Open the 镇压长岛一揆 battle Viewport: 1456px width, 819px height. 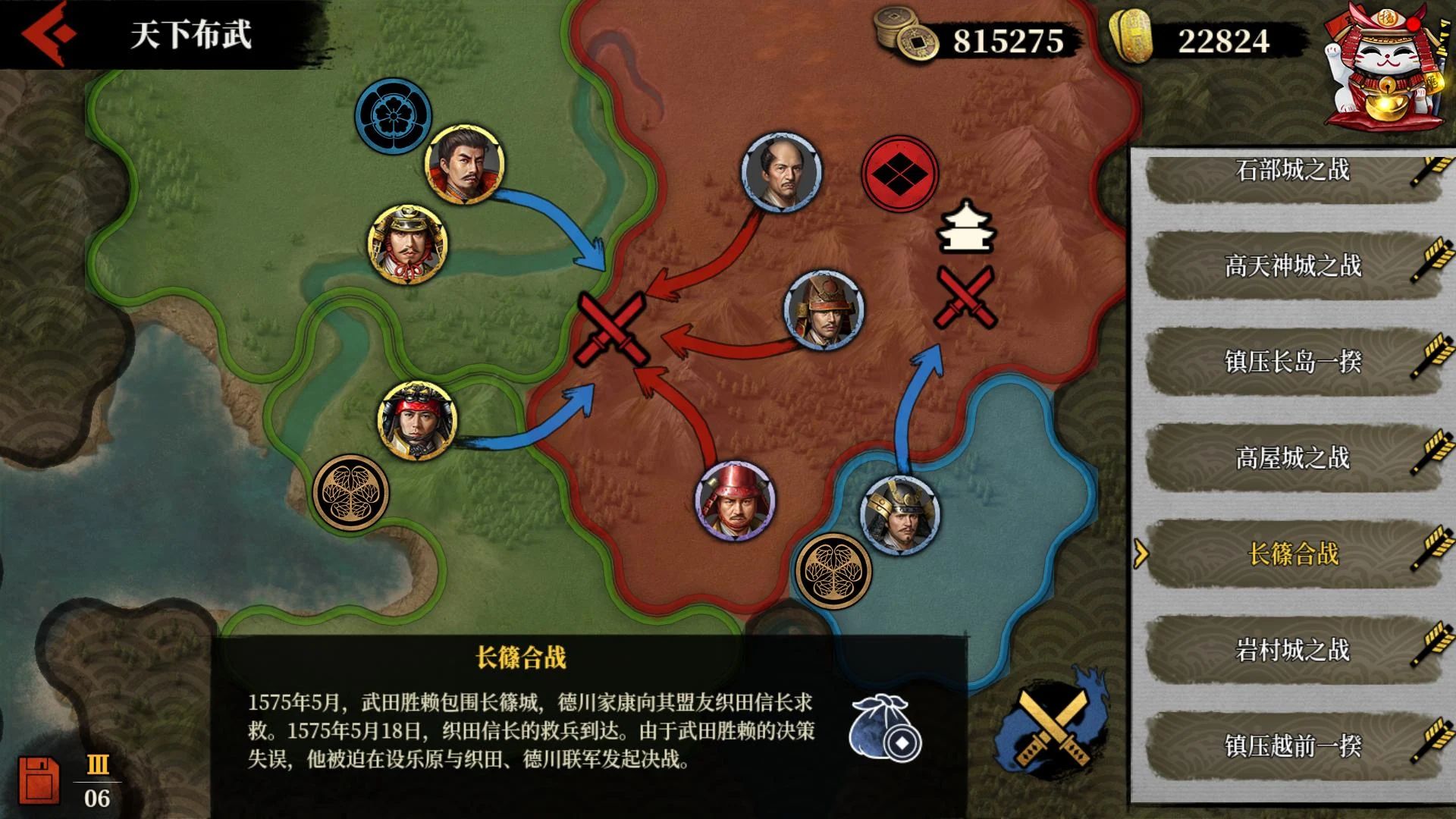(1292, 362)
